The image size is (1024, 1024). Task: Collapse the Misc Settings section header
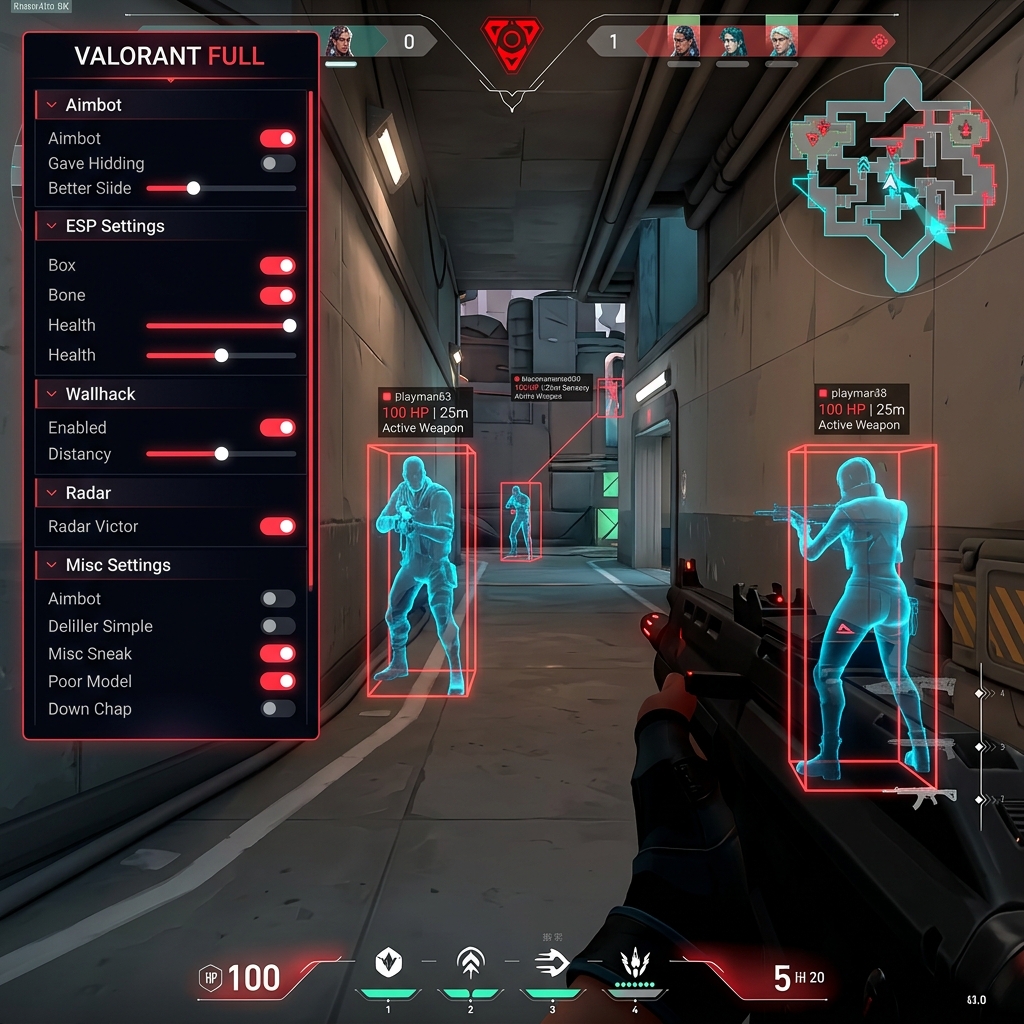118,565
